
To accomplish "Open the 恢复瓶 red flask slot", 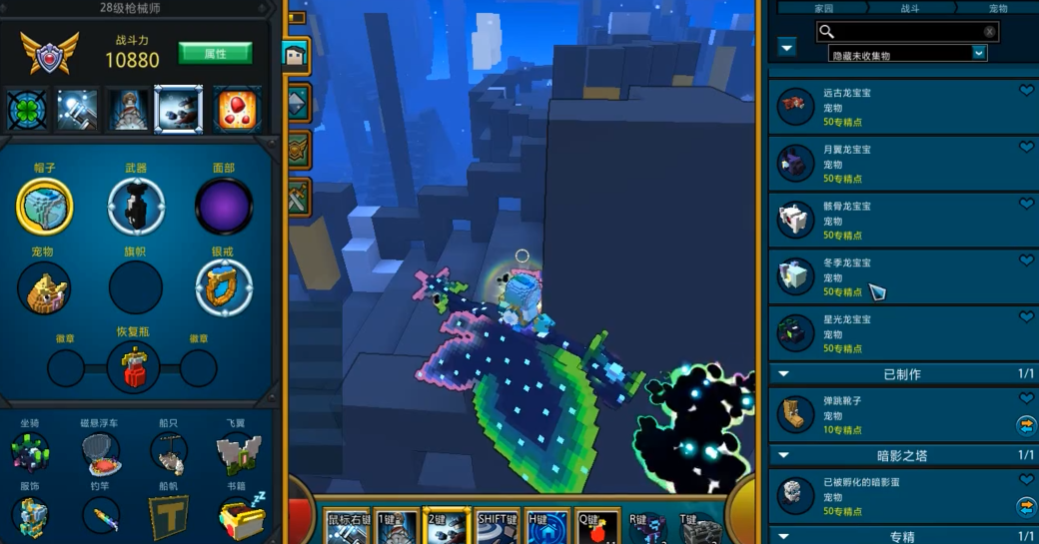I will (x=134, y=367).
